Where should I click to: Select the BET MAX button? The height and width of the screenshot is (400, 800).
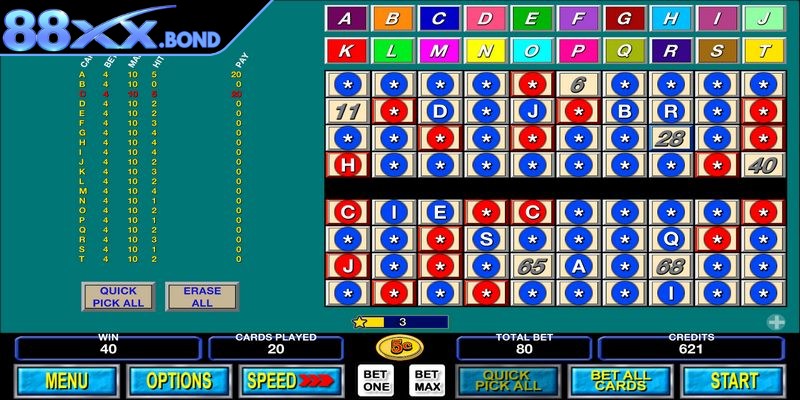425,381
